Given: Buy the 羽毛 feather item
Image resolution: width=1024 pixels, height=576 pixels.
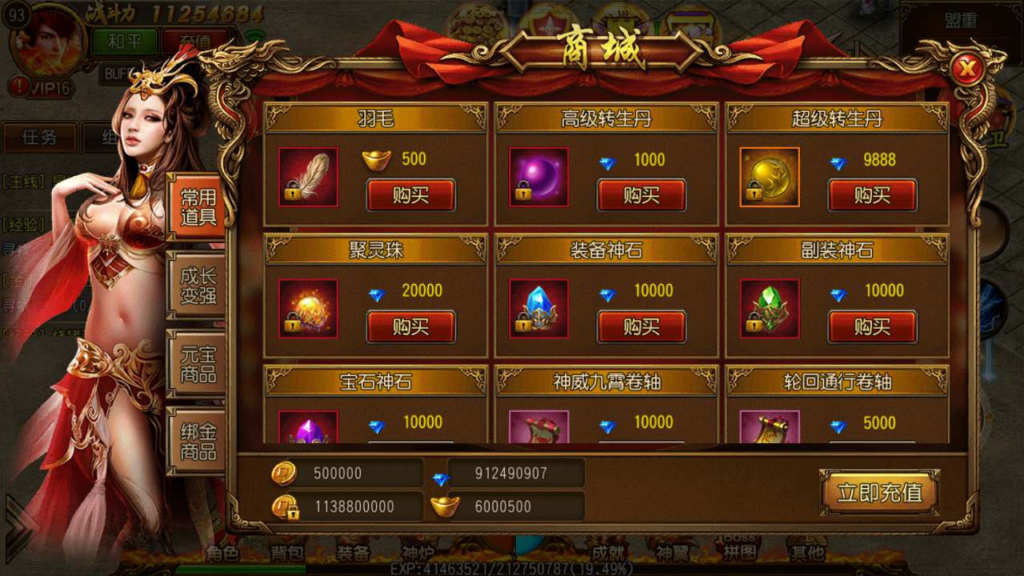Looking at the screenshot, I should 410,195.
